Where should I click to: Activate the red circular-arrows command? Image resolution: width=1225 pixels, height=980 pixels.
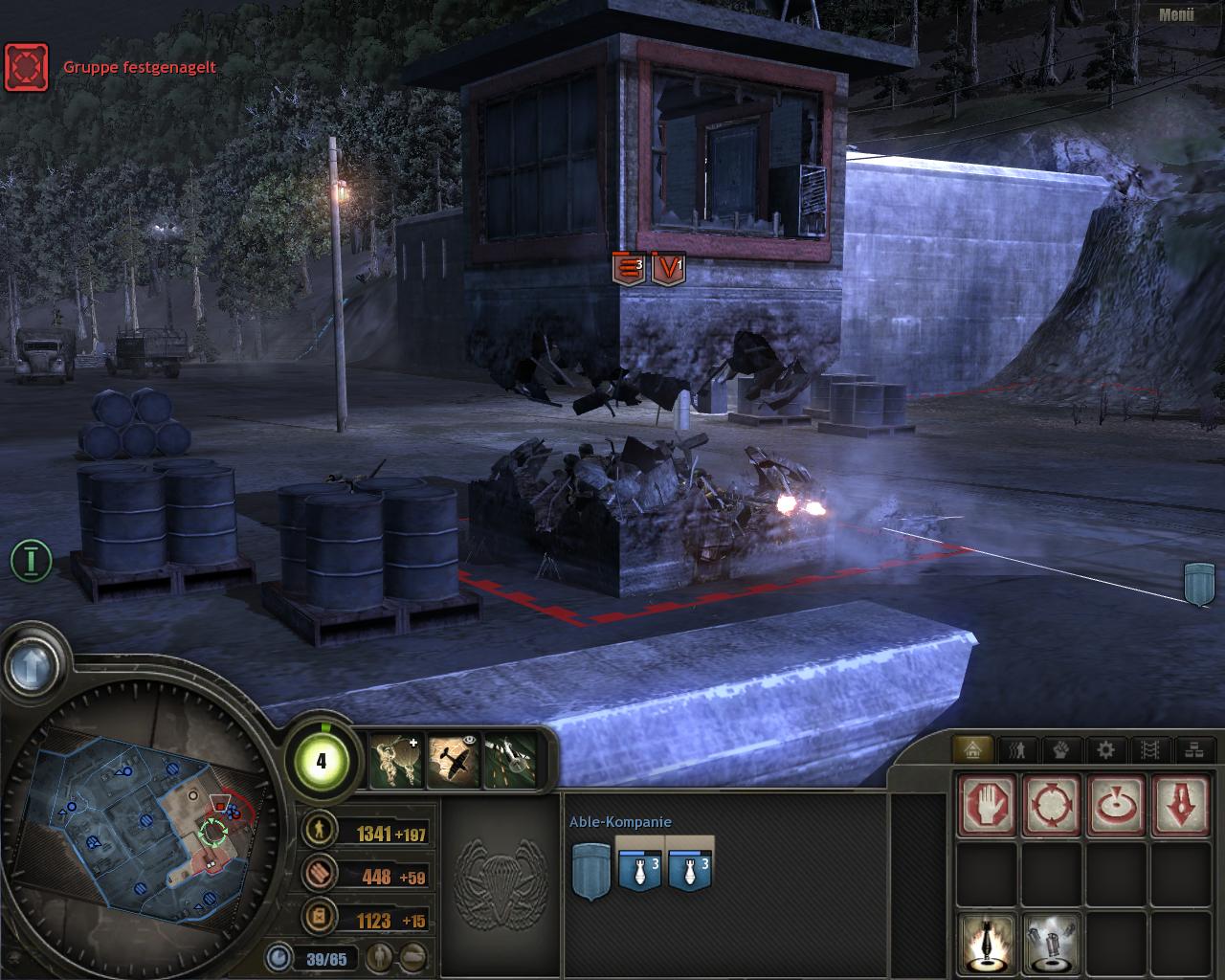1052,804
